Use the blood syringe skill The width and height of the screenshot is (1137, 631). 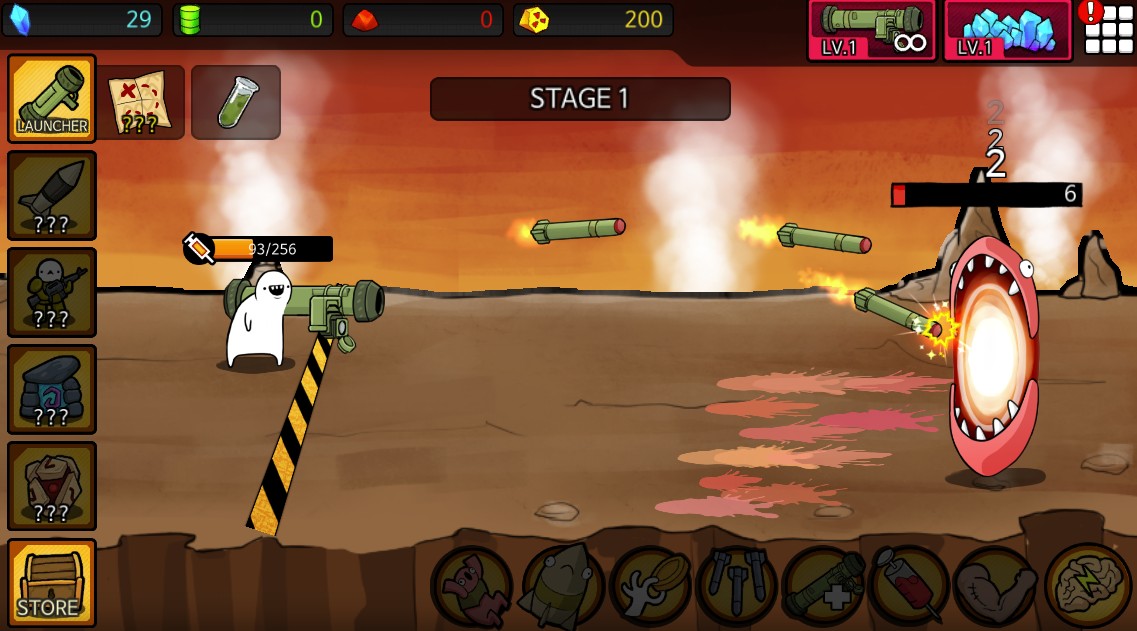pyautogui.click(x=909, y=586)
